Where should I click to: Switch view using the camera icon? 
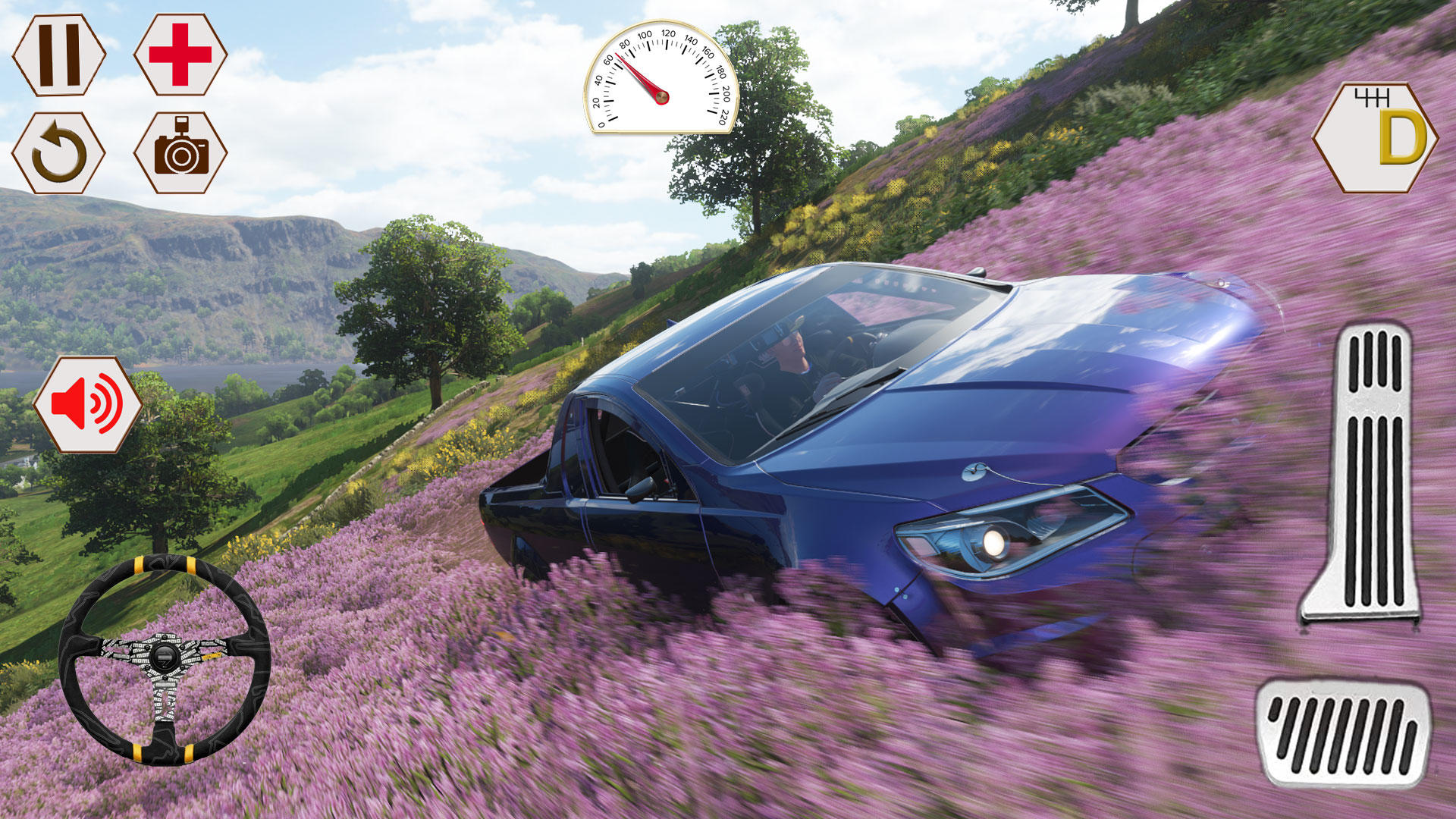[180, 153]
